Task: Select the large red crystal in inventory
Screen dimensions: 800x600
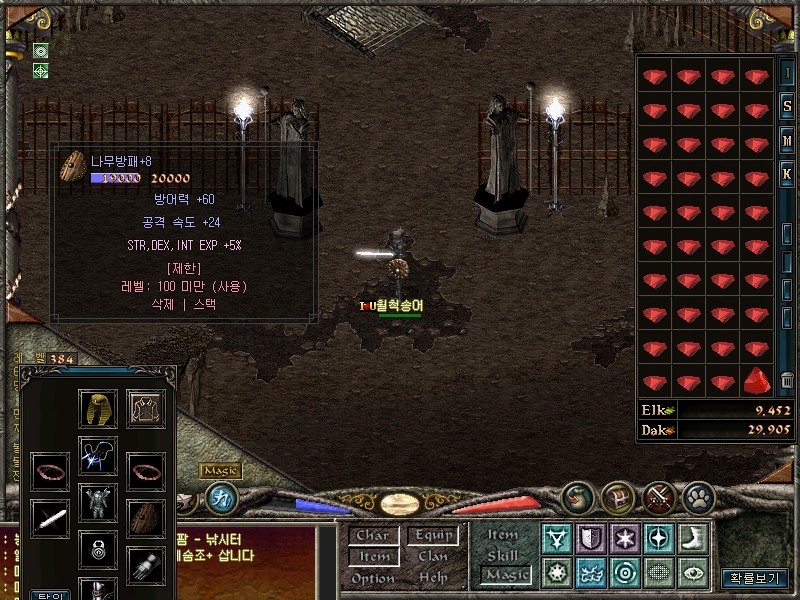Action: coord(757,381)
